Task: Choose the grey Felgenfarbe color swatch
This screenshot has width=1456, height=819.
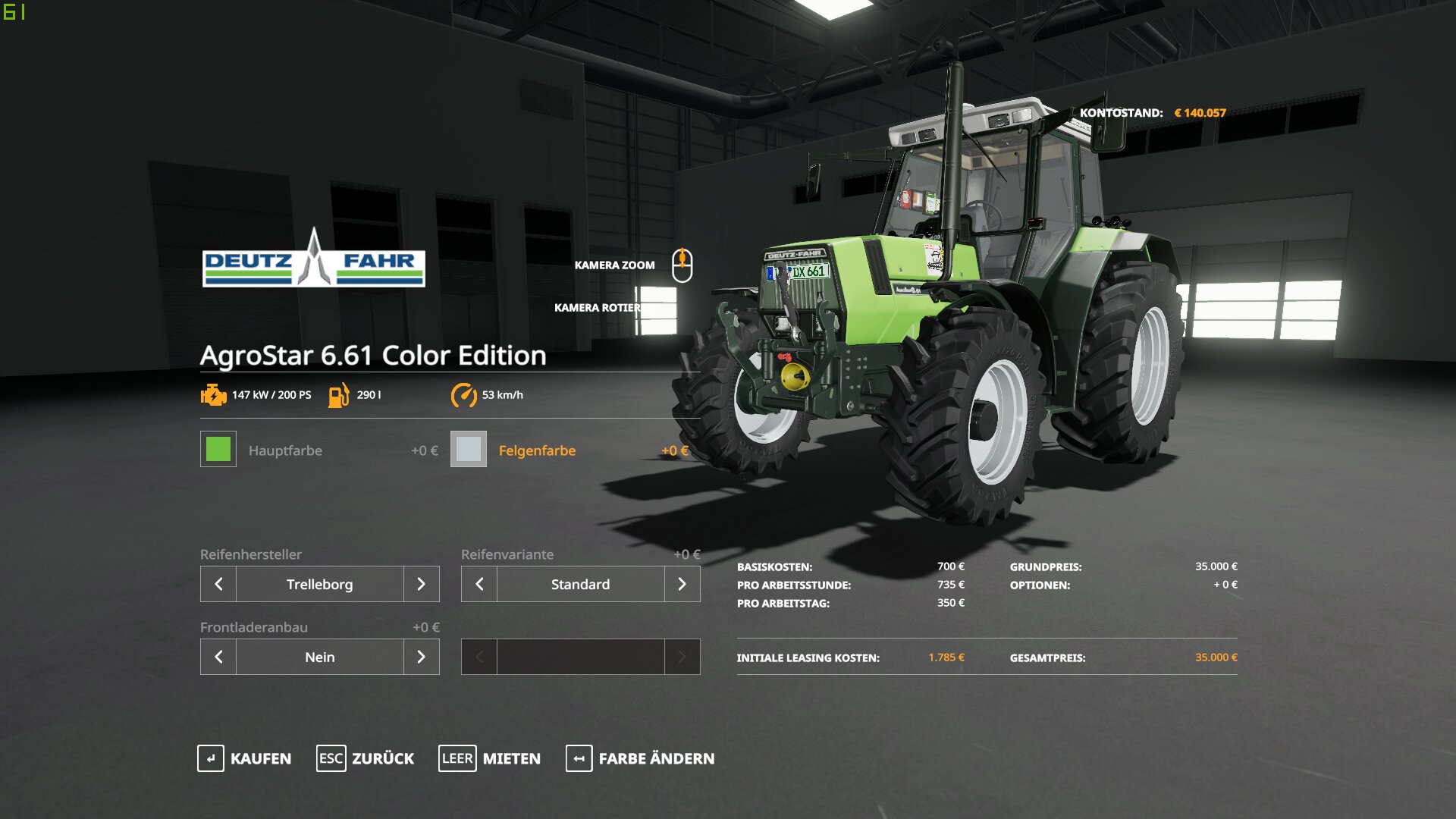Action: (469, 449)
